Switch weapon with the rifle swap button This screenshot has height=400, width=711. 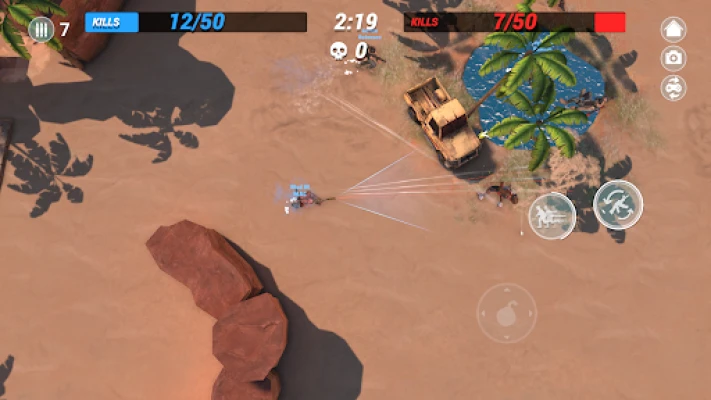click(617, 204)
